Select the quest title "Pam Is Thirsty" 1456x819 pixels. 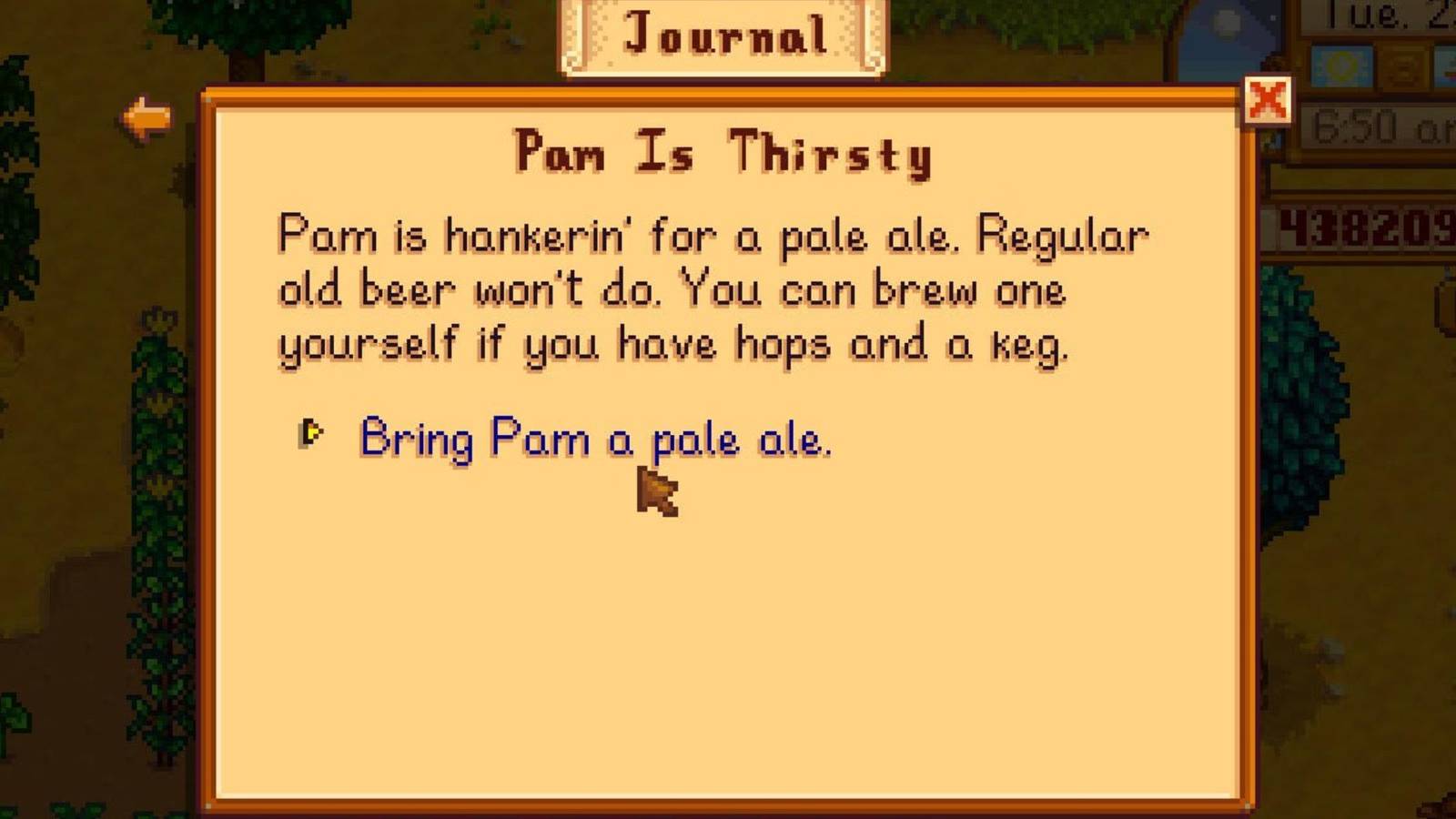pos(723,153)
